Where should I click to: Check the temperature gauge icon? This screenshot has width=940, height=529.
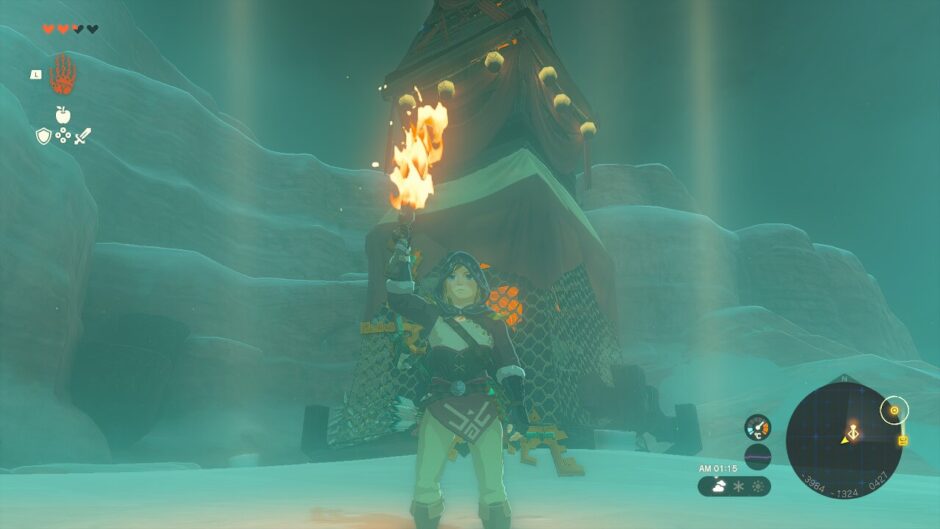pos(757,428)
